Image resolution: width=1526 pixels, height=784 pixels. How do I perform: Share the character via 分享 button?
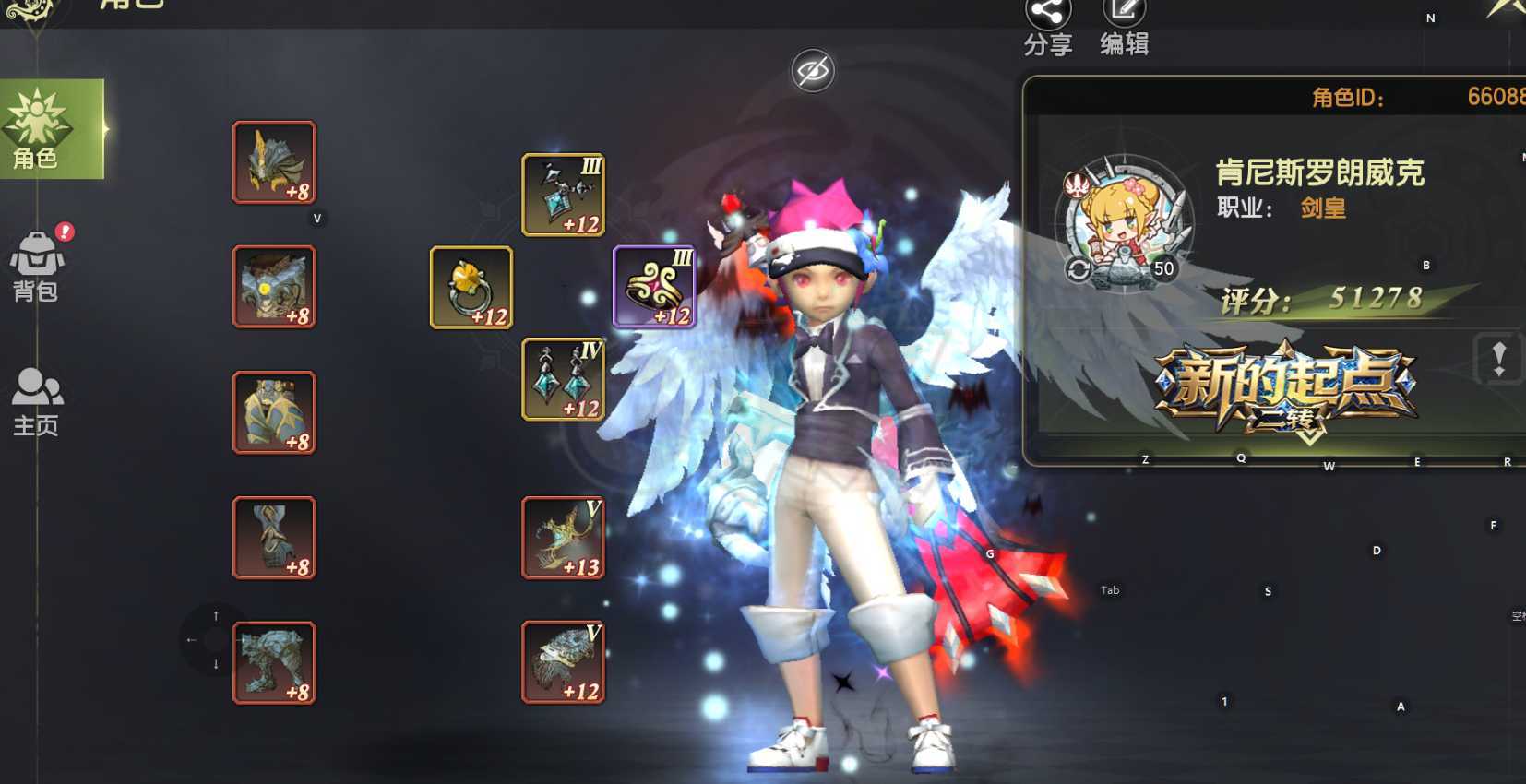point(1048,26)
